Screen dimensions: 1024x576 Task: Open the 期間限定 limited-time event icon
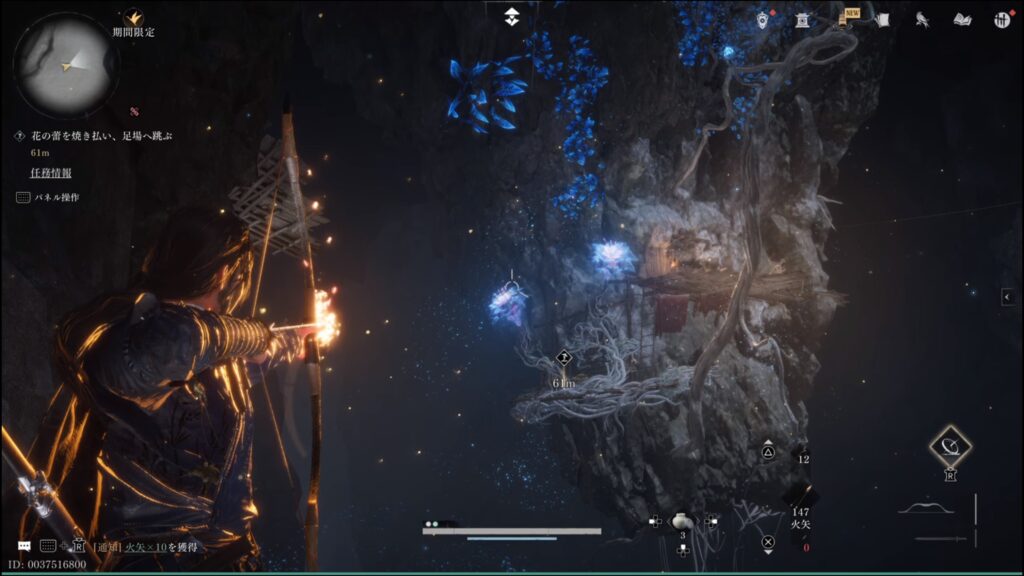click(133, 18)
